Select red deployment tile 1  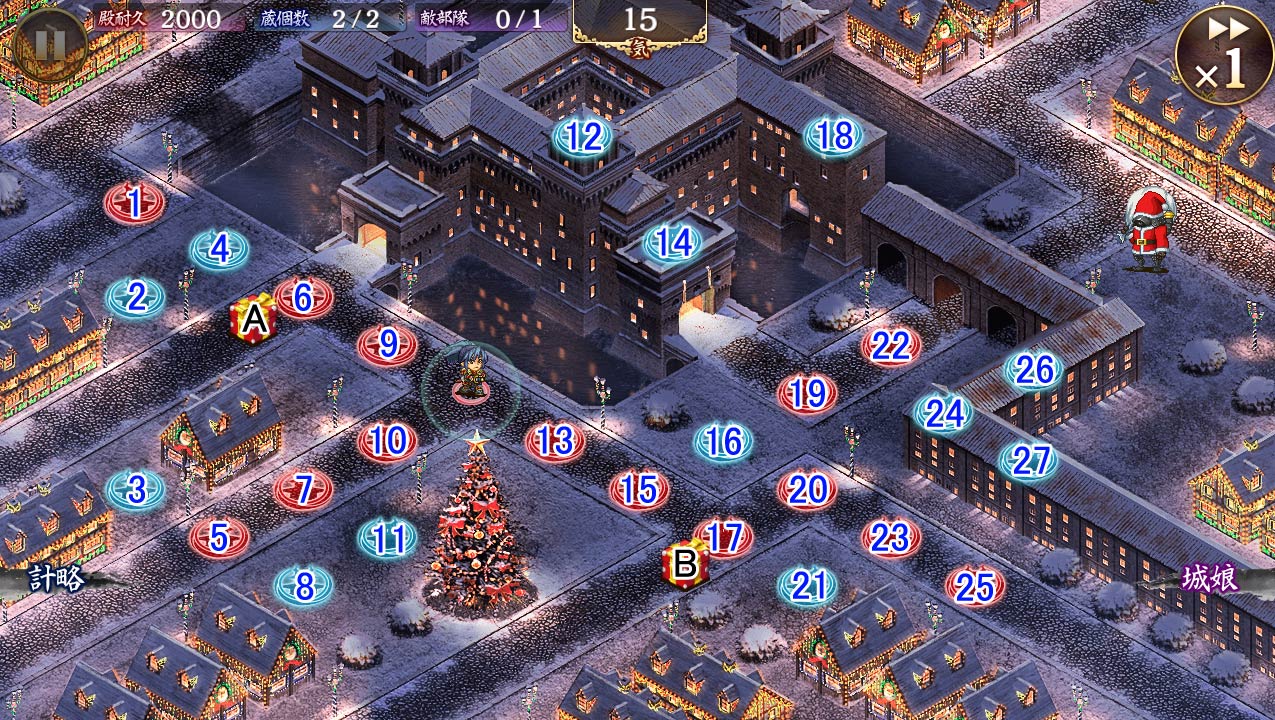(134, 203)
